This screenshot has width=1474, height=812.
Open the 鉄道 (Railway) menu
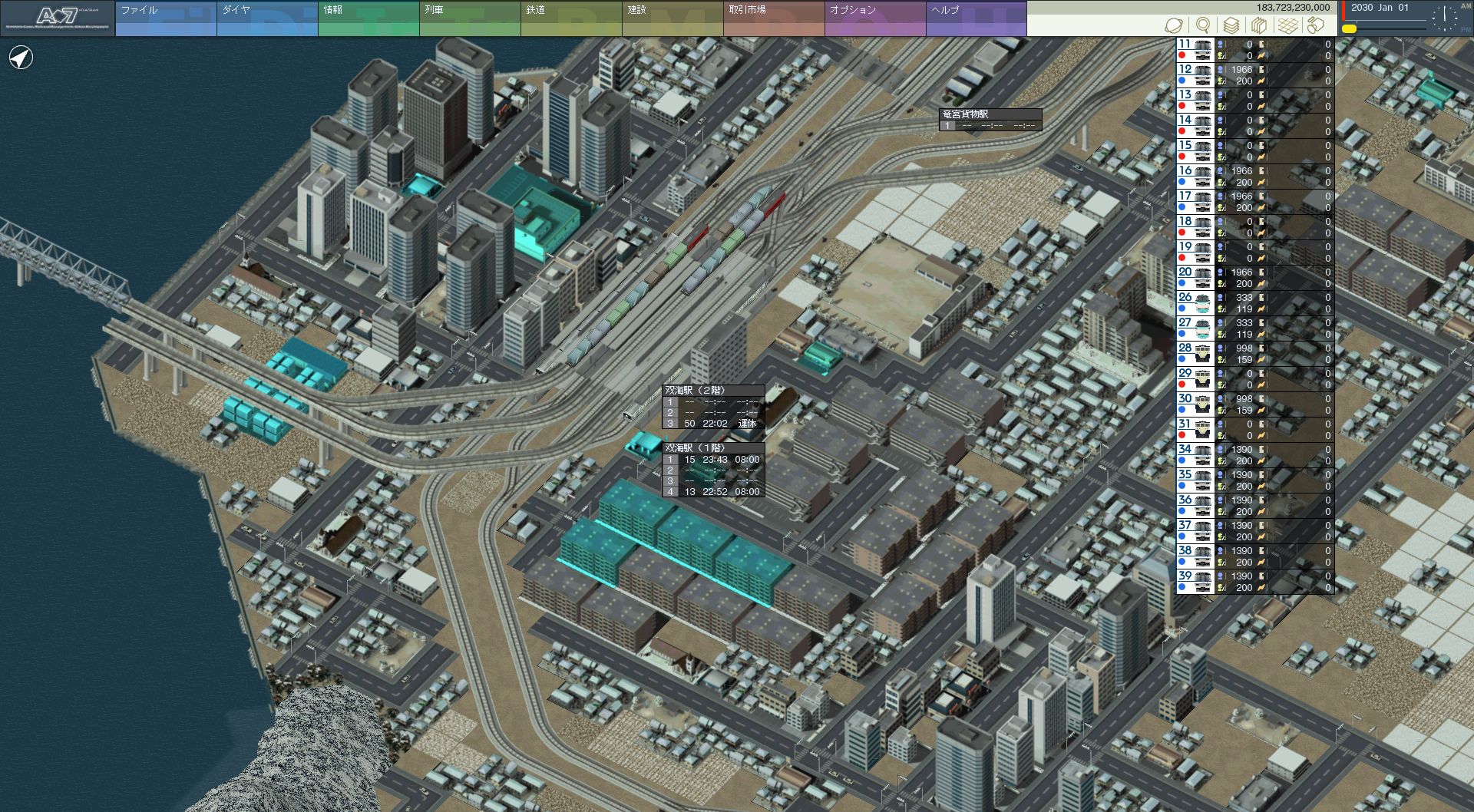571,18
